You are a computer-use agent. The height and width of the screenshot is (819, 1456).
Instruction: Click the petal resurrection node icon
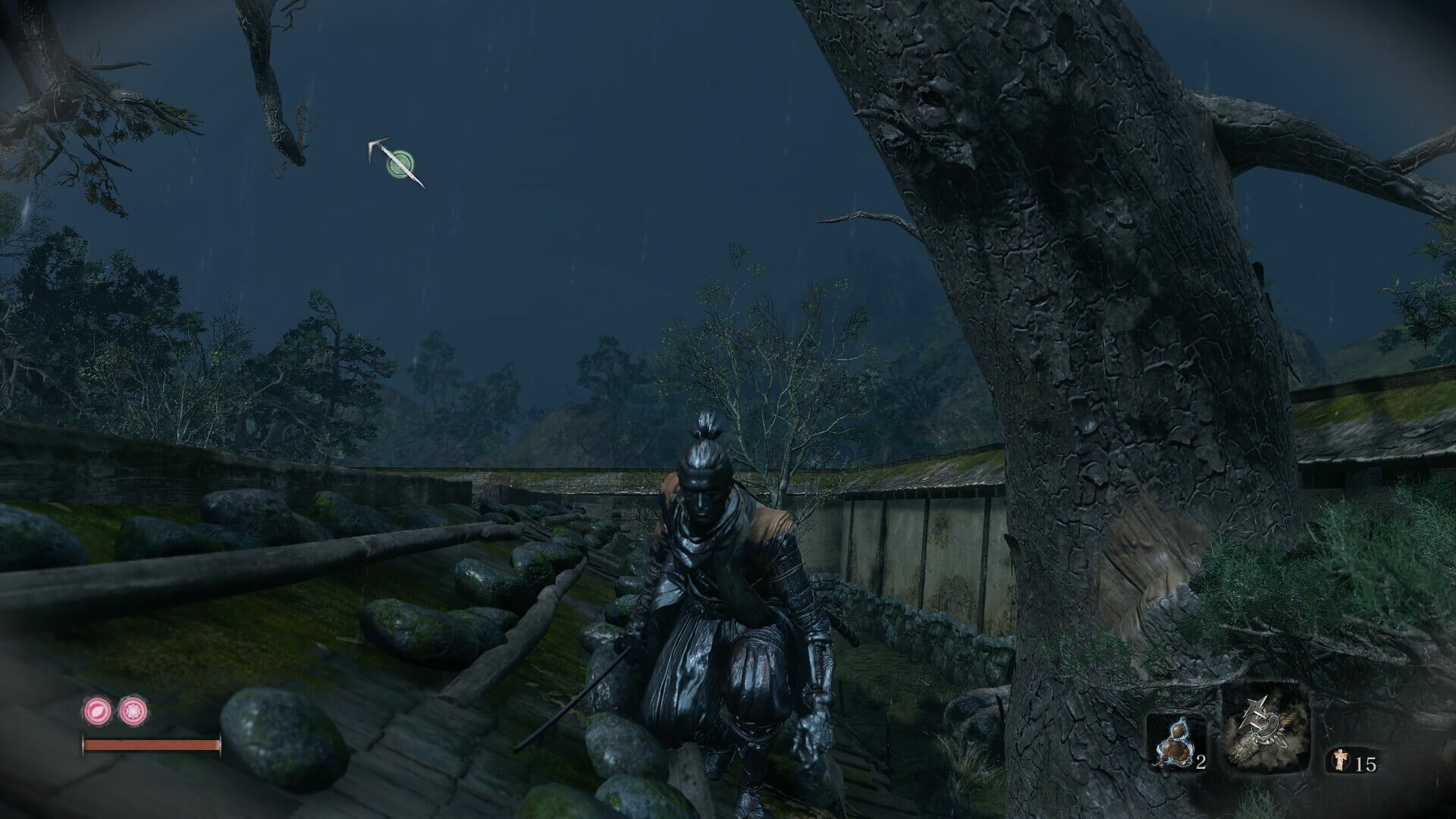[99, 711]
